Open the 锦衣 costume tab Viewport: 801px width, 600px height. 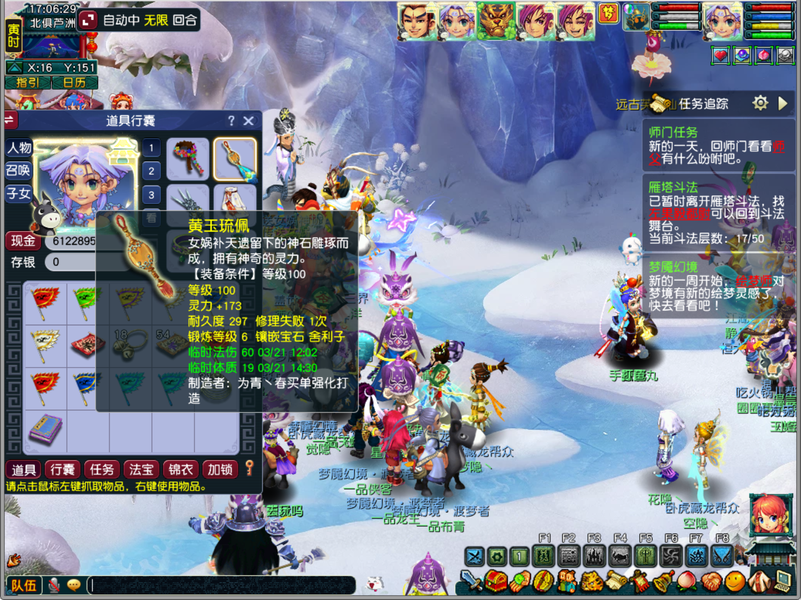coord(180,469)
